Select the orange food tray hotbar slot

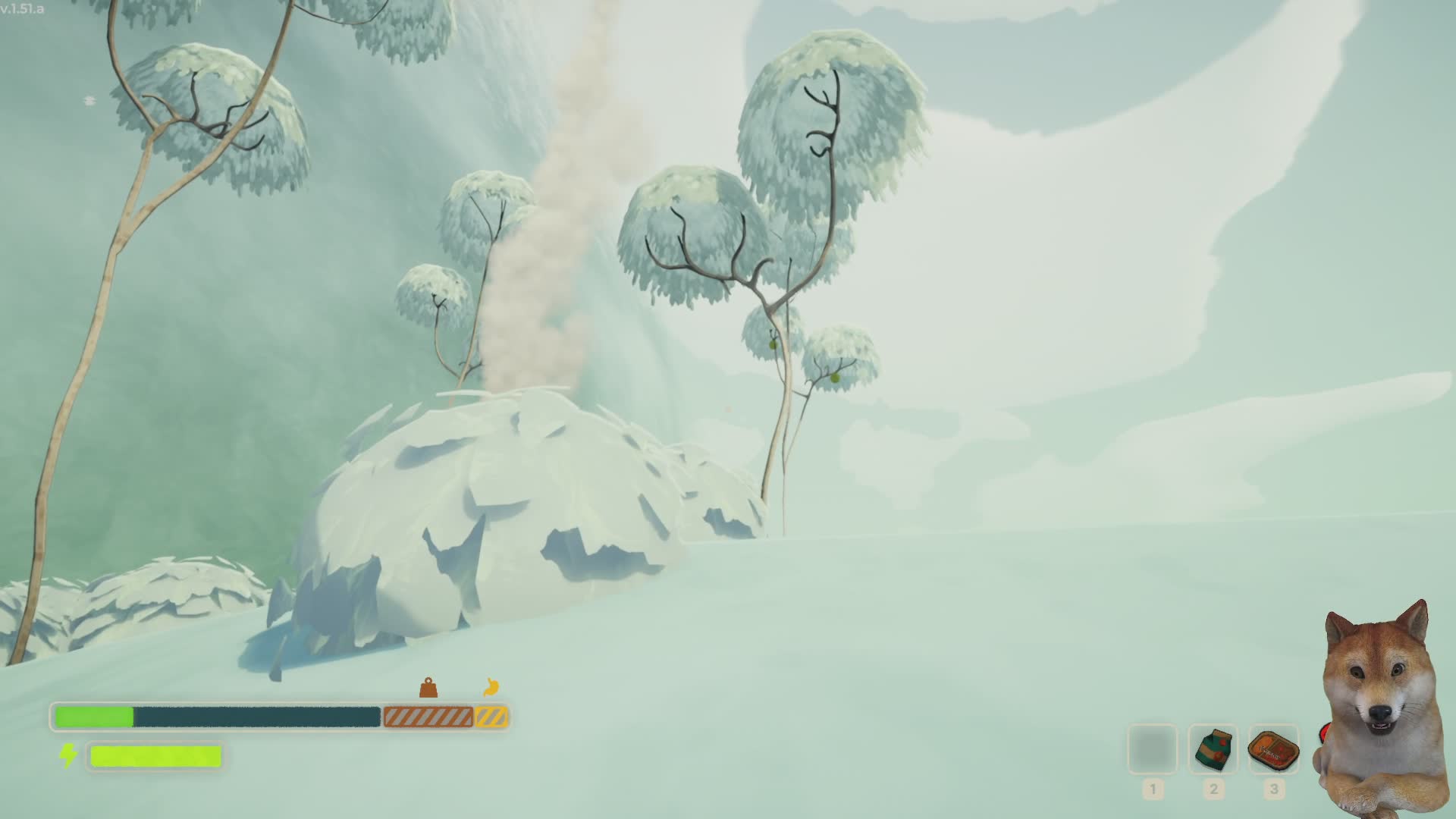click(1273, 749)
